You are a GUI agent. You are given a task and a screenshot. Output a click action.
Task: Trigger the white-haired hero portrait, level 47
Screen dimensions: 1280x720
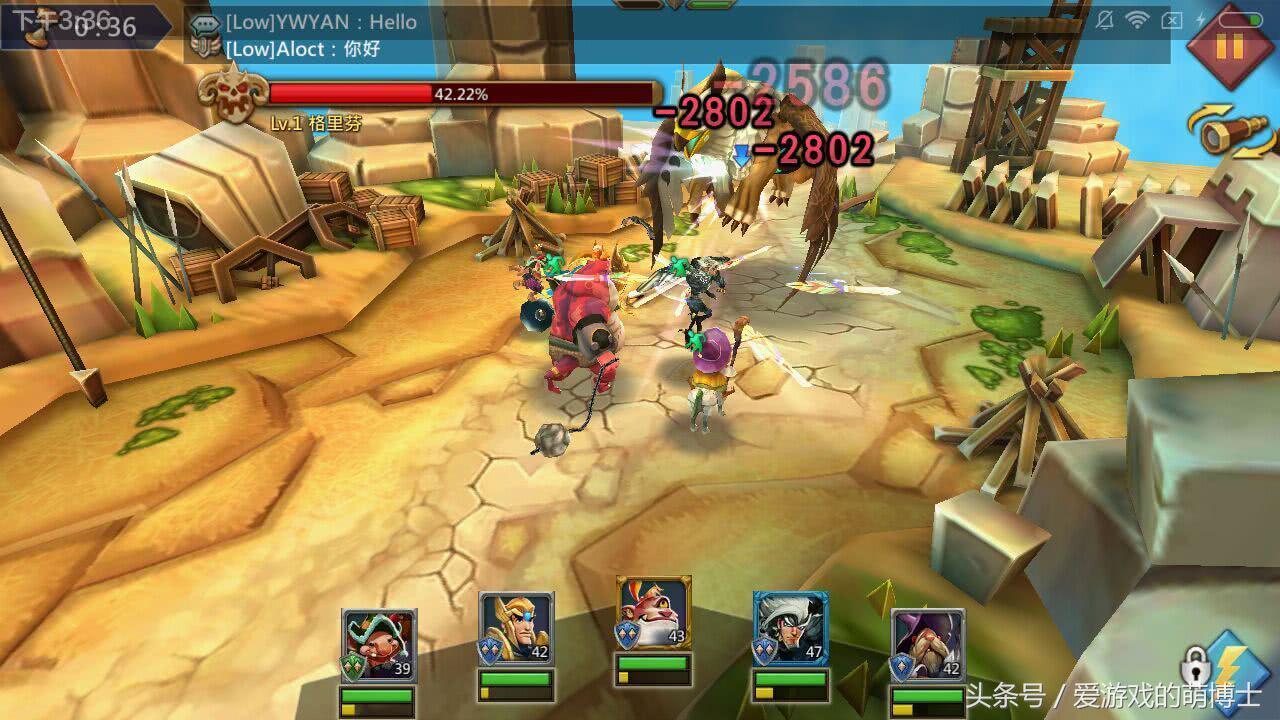click(x=790, y=630)
